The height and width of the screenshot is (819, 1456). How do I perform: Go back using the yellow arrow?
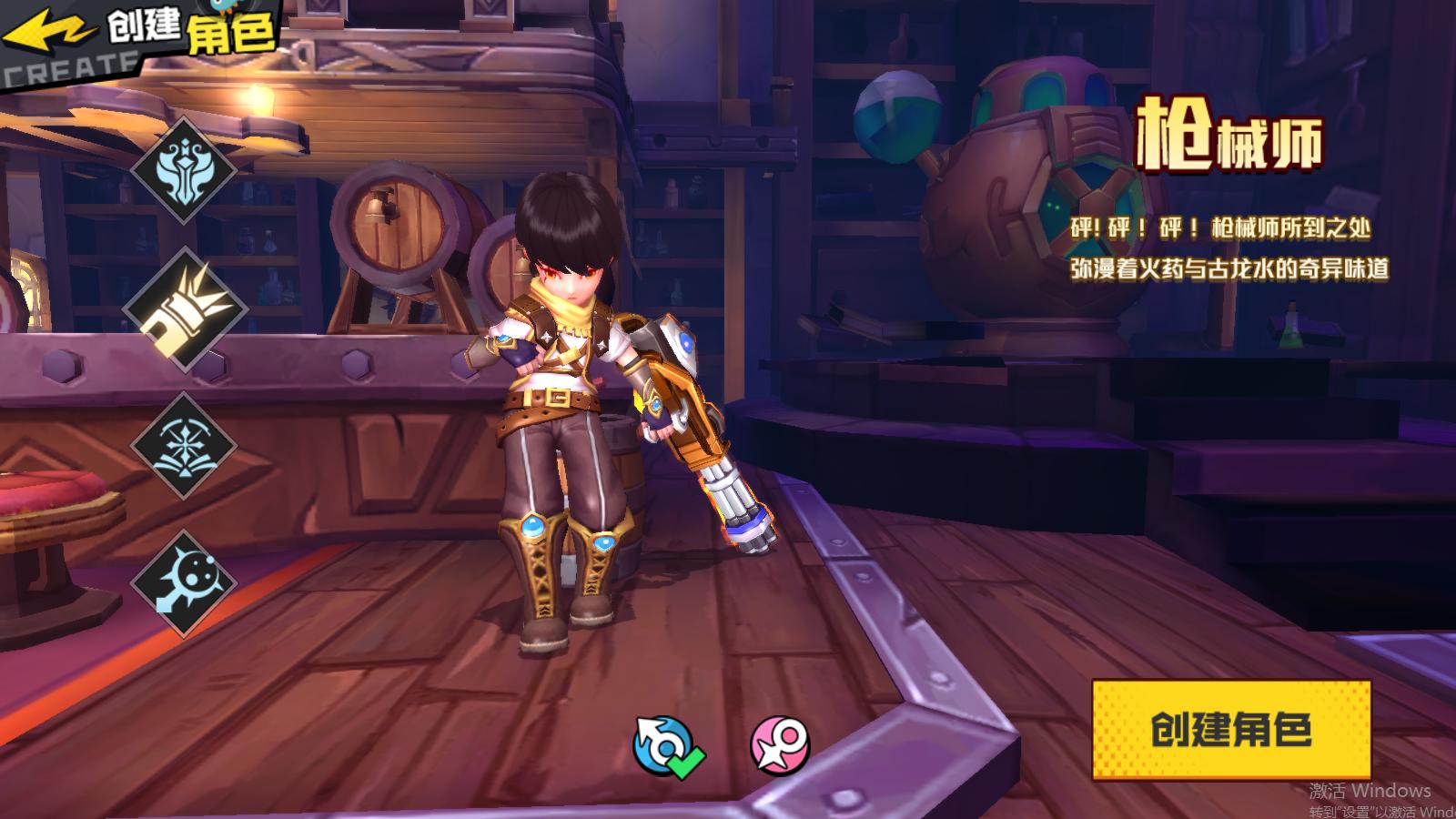click(47, 34)
